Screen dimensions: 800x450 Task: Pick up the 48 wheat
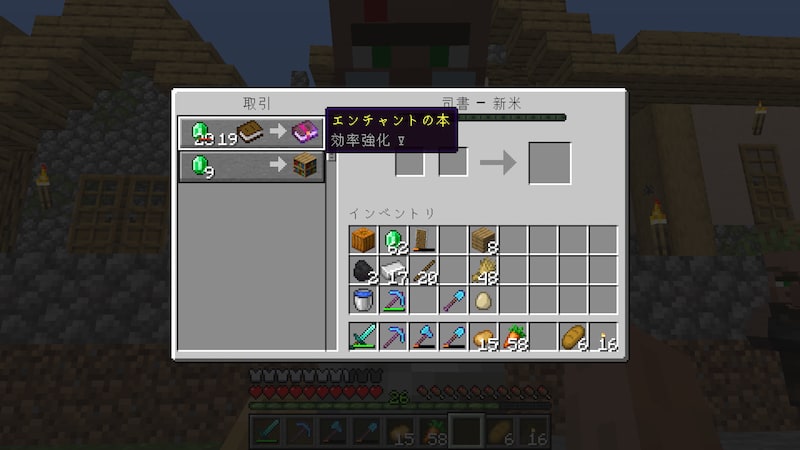coord(483,270)
